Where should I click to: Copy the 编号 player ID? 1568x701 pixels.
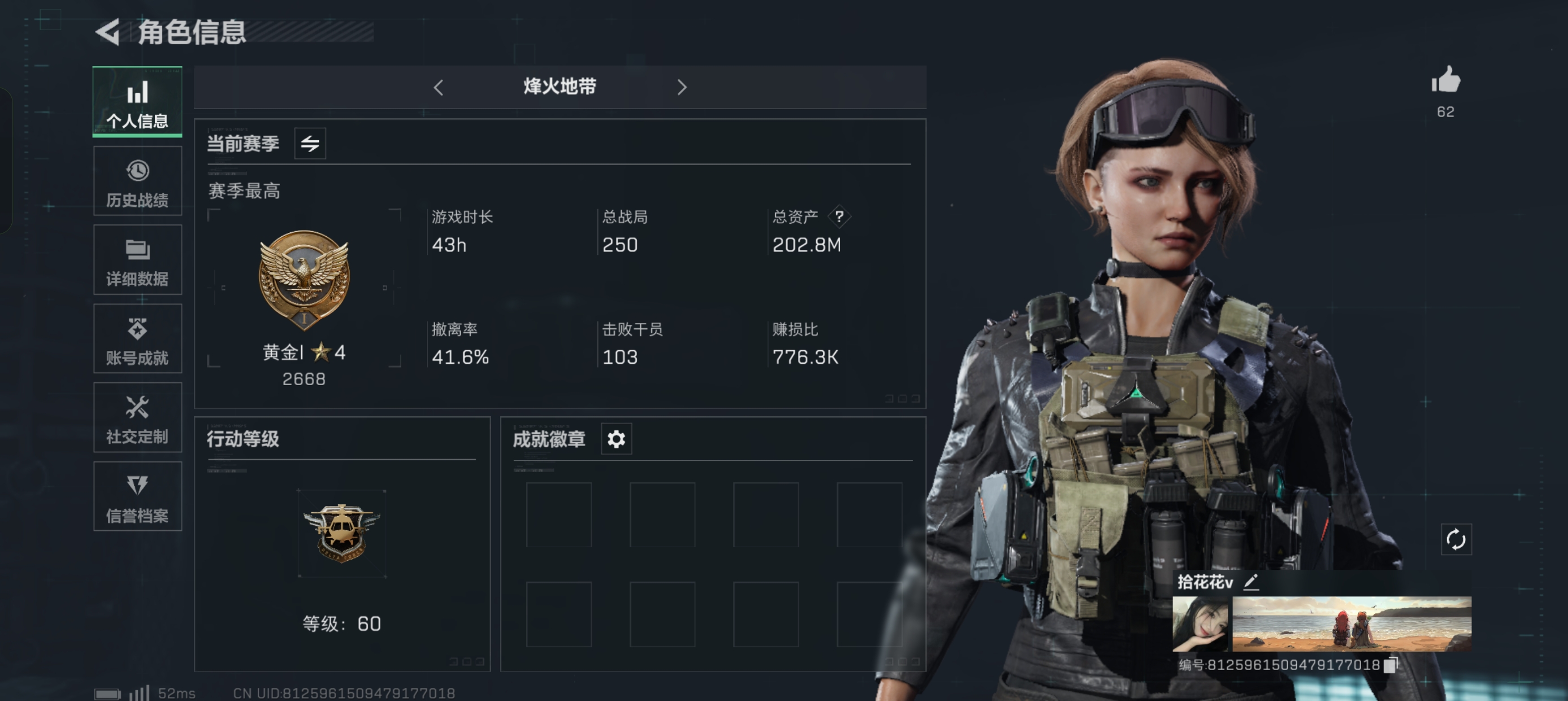tap(1390, 665)
